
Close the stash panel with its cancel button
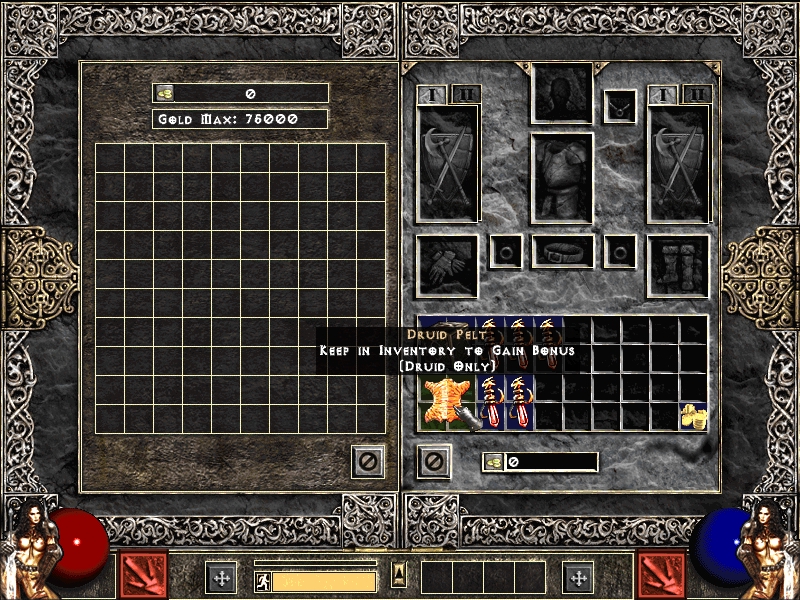[x=368, y=461]
